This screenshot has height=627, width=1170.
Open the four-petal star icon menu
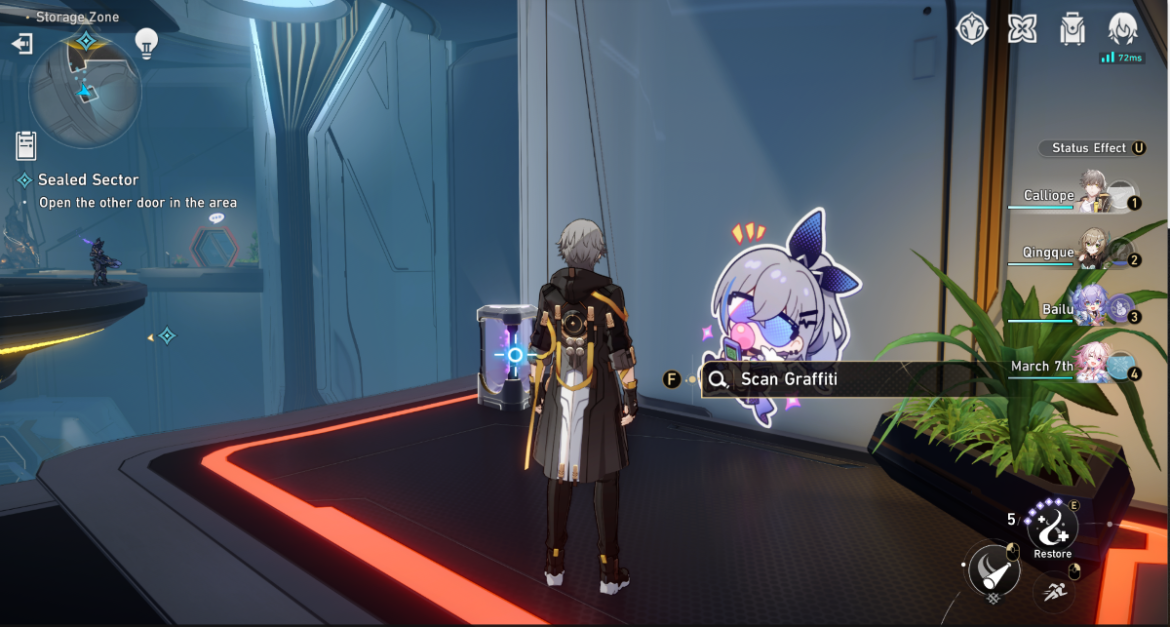point(1021,28)
